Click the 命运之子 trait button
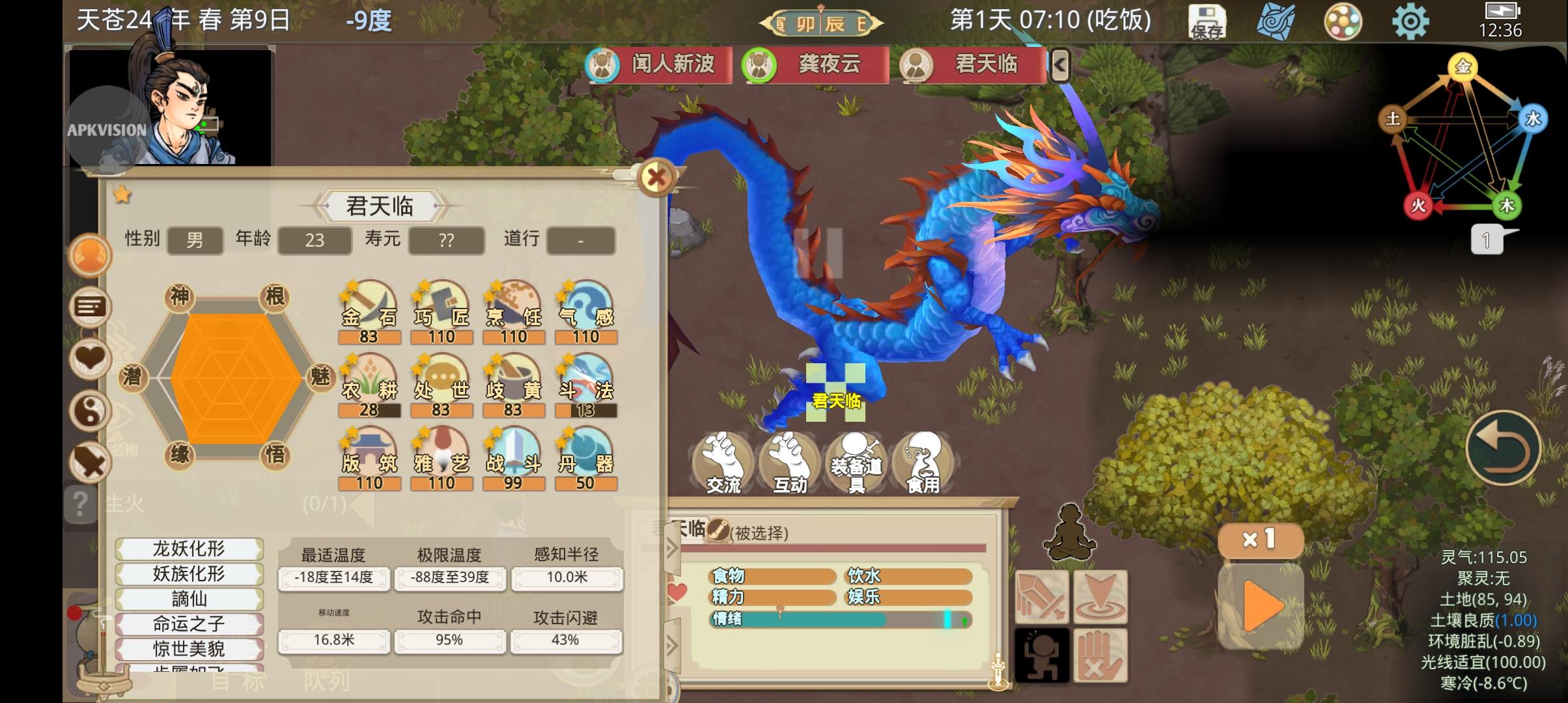1568x703 pixels. click(x=189, y=623)
